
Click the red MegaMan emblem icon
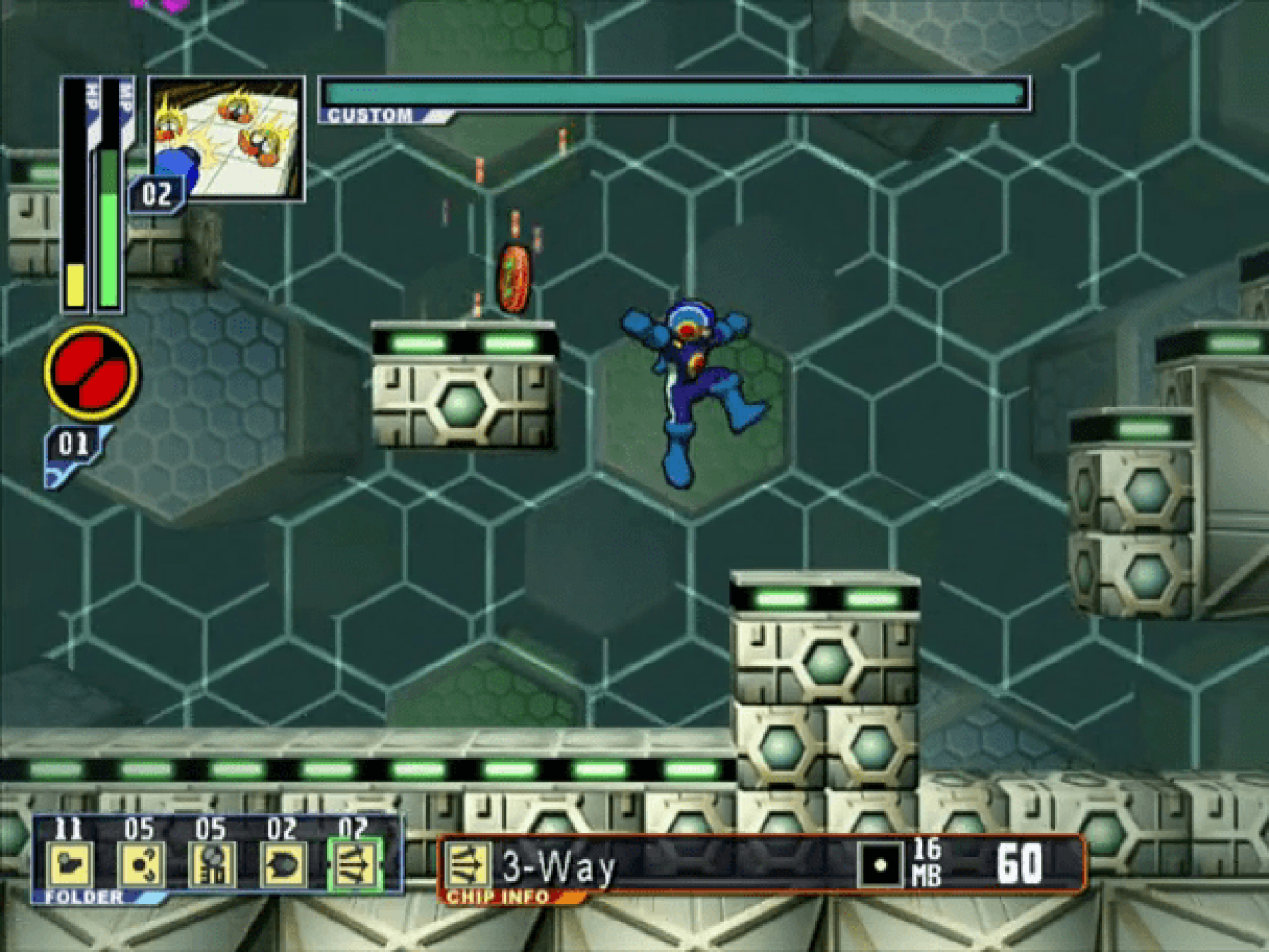(91, 373)
